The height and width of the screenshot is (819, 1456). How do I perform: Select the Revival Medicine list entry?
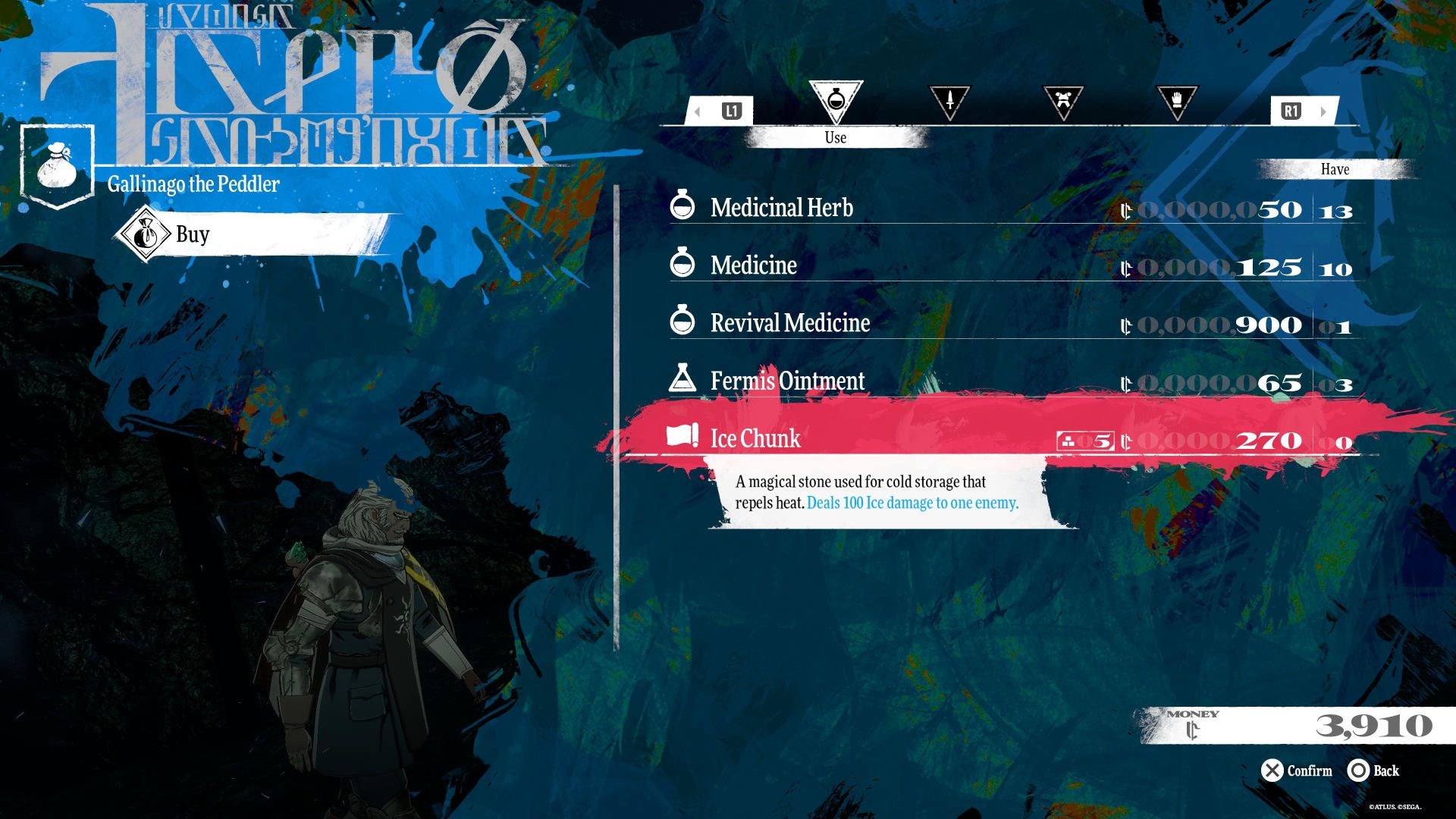(789, 322)
